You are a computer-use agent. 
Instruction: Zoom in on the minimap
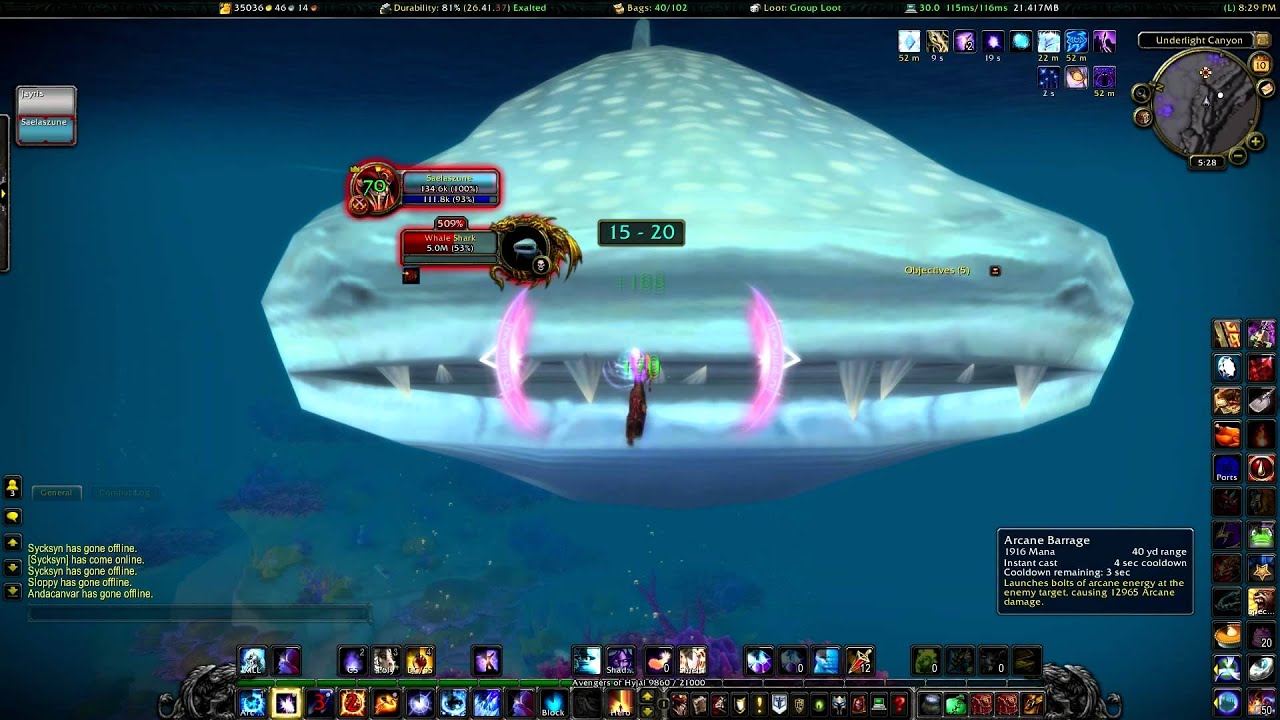[1259, 138]
